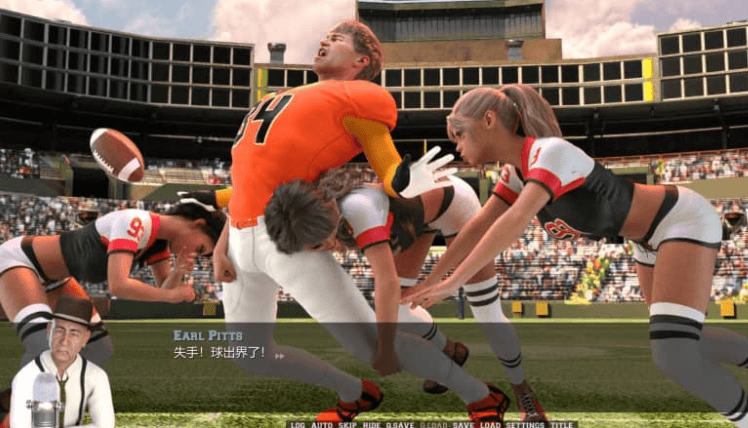The height and width of the screenshot is (428, 748).
Task: Open the SAVE menu
Action: point(463,424)
